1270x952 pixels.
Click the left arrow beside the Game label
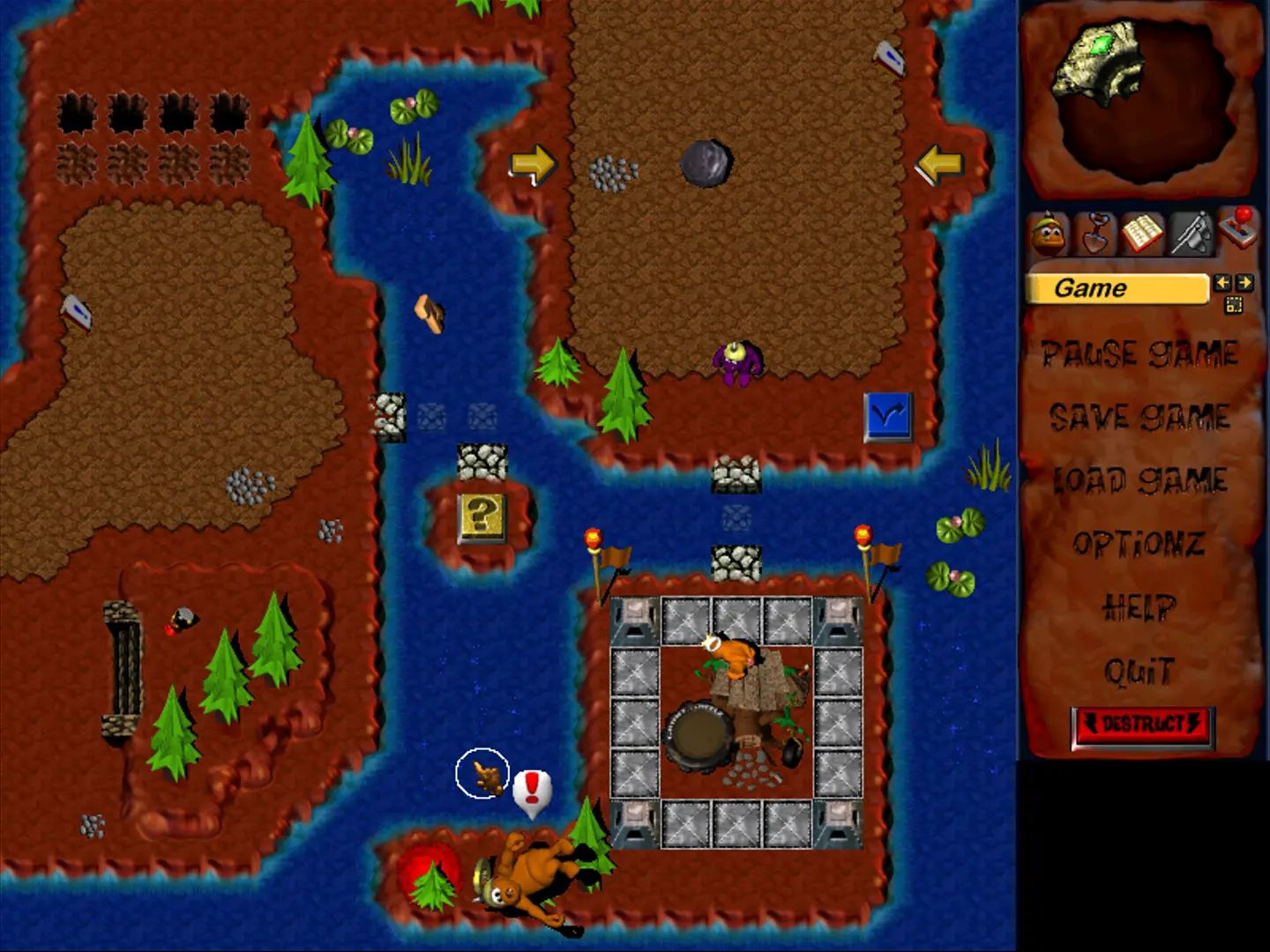[1222, 283]
